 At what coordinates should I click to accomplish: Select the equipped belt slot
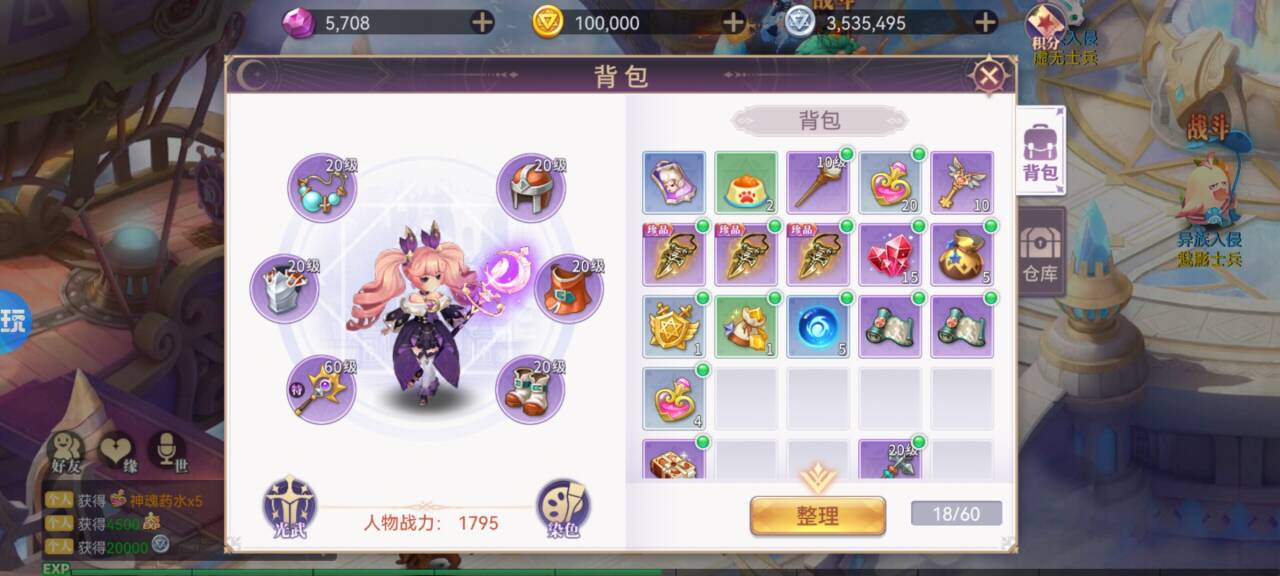click(568, 289)
